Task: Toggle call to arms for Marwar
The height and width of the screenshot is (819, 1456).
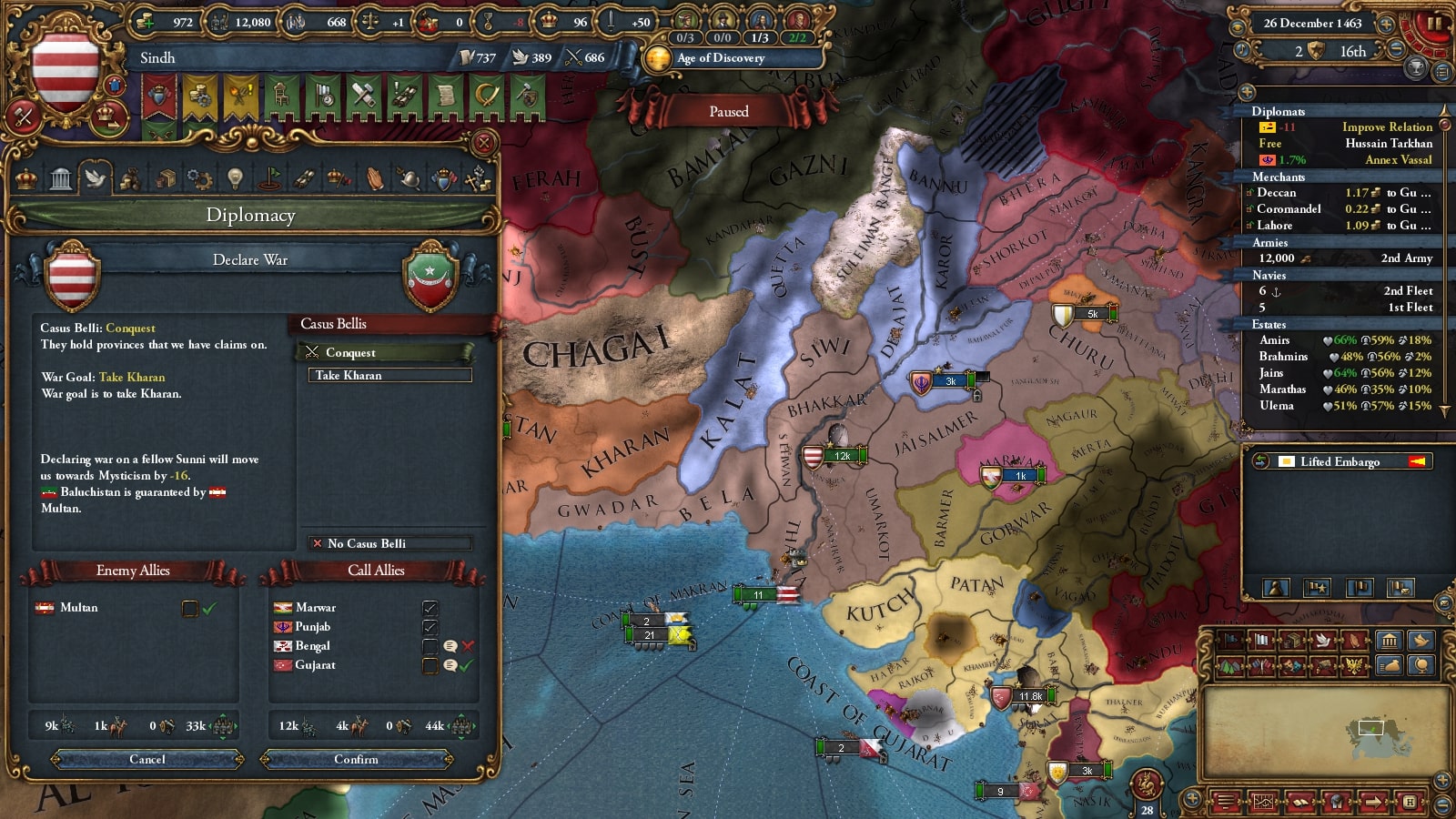Action: [x=430, y=608]
